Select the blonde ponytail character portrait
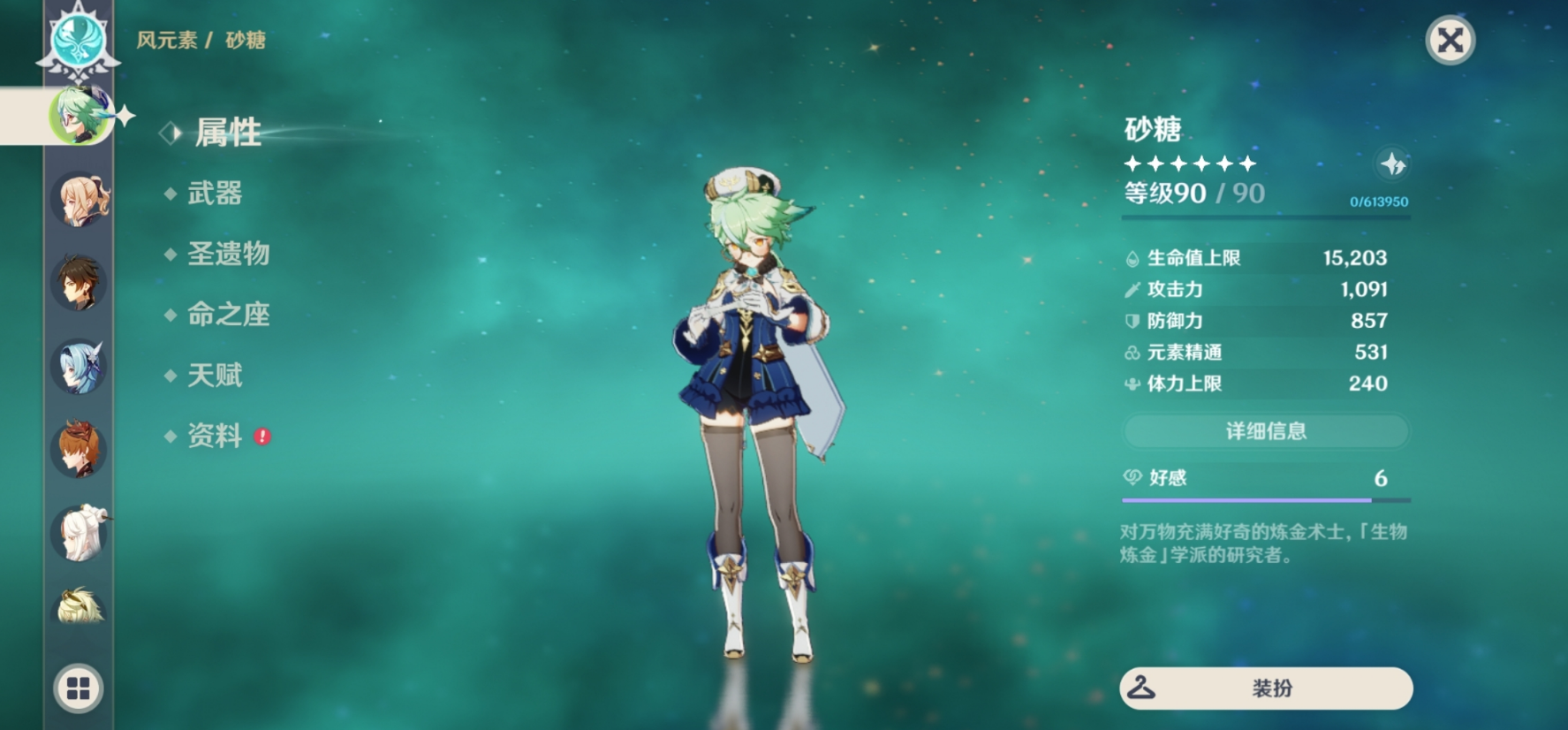The image size is (1568, 730). [x=79, y=200]
